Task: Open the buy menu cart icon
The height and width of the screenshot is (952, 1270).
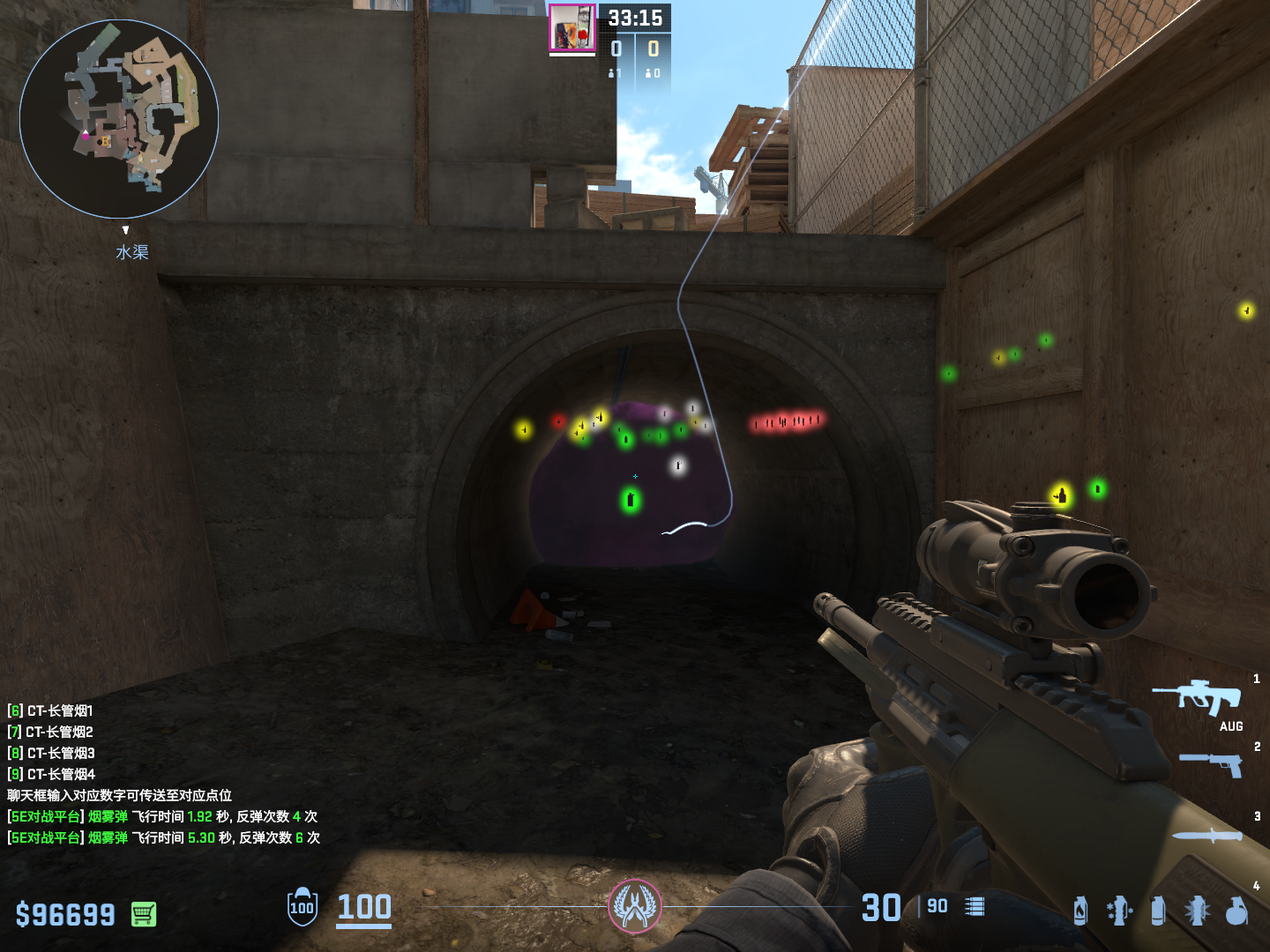Action: tap(144, 914)
